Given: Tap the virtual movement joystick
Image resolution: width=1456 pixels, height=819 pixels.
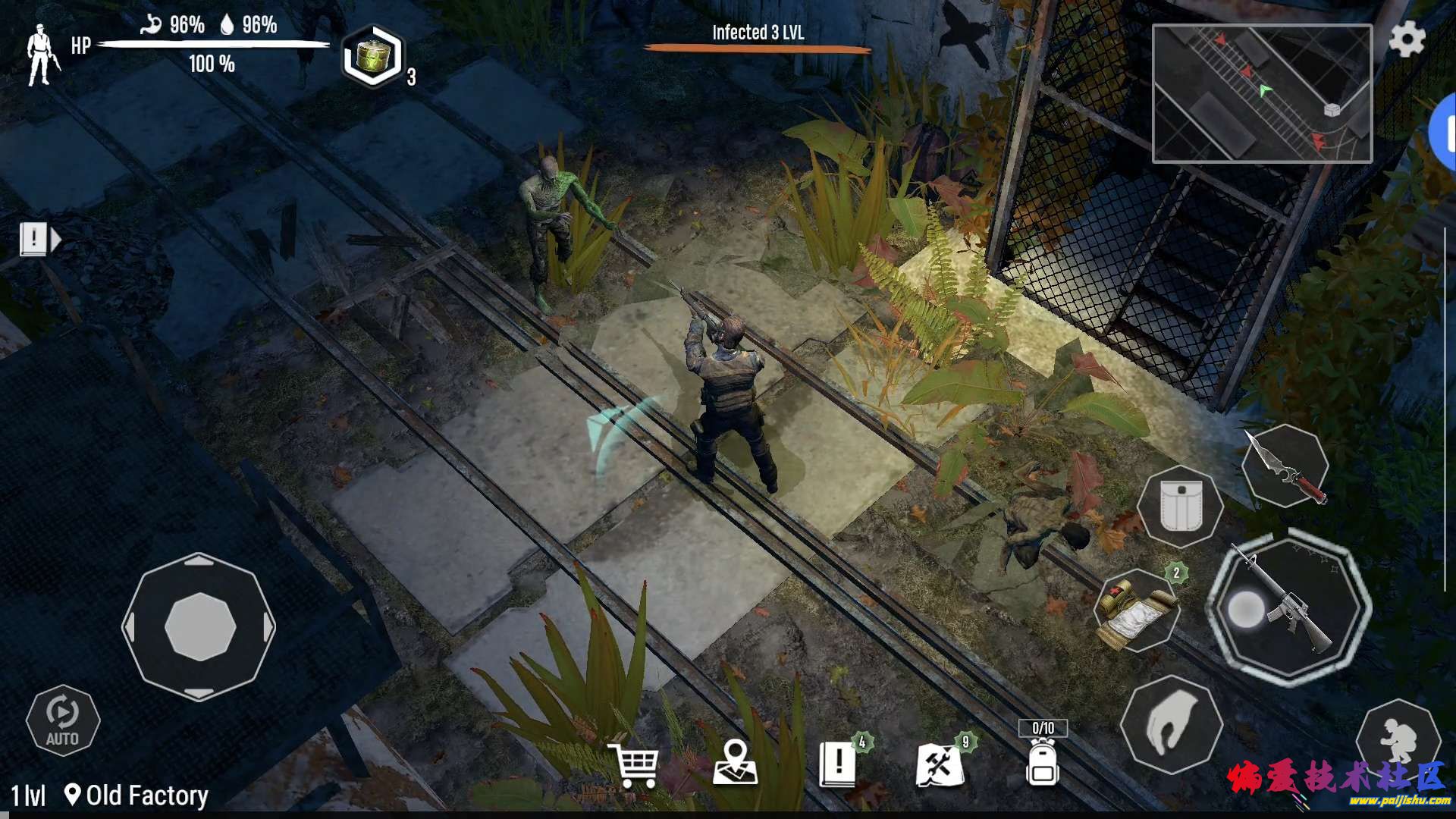Looking at the screenshot, I should pyautogui.click(x=199, y=627).
